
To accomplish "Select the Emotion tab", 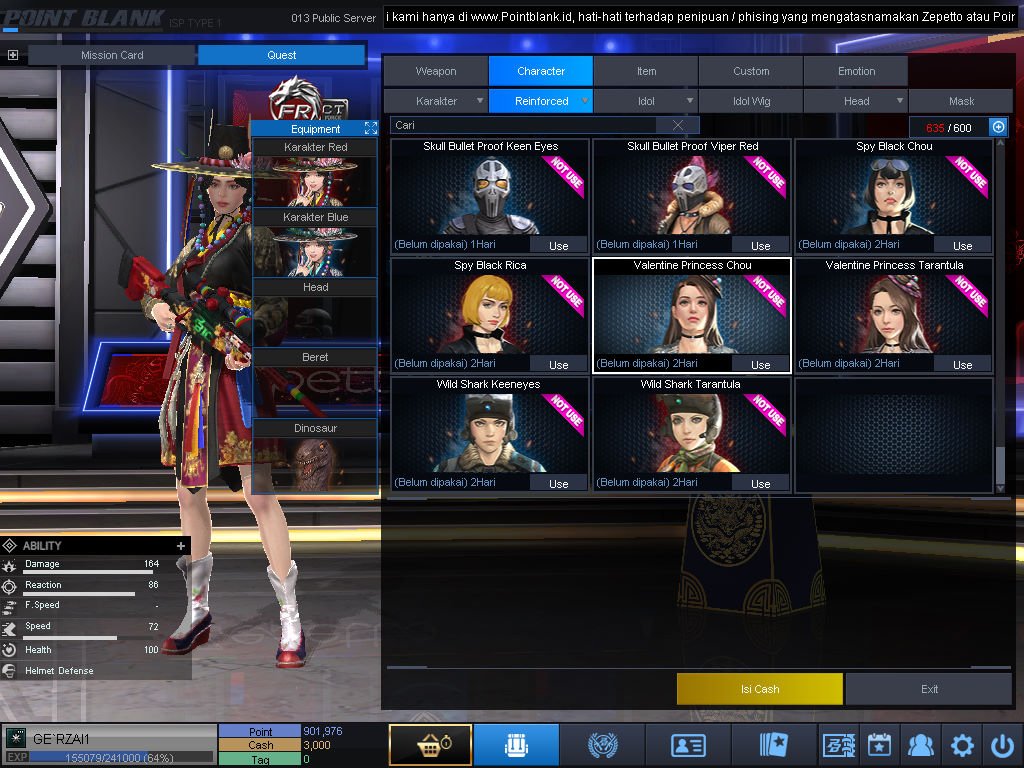I will pyautogui.click(x=856, y=71).
